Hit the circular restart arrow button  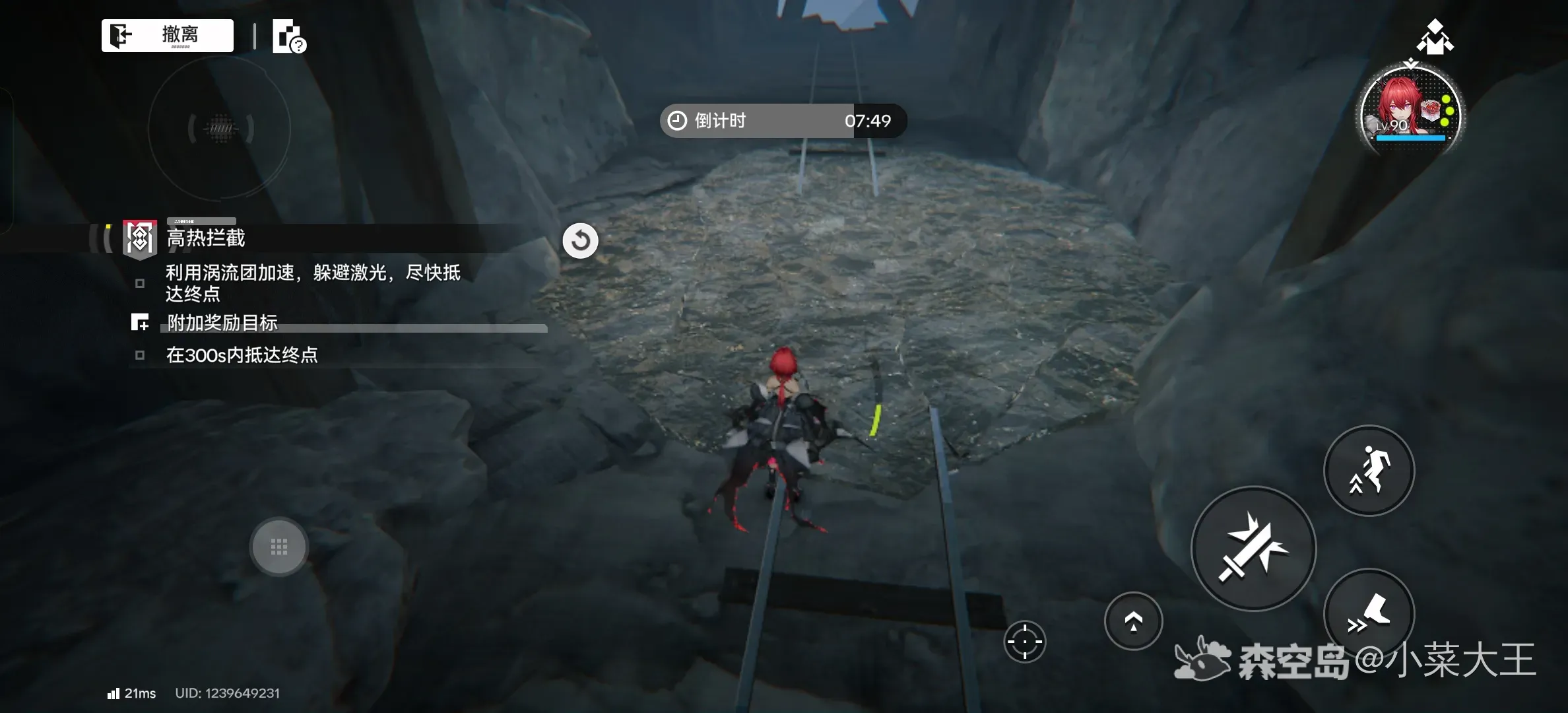point(580,240)
